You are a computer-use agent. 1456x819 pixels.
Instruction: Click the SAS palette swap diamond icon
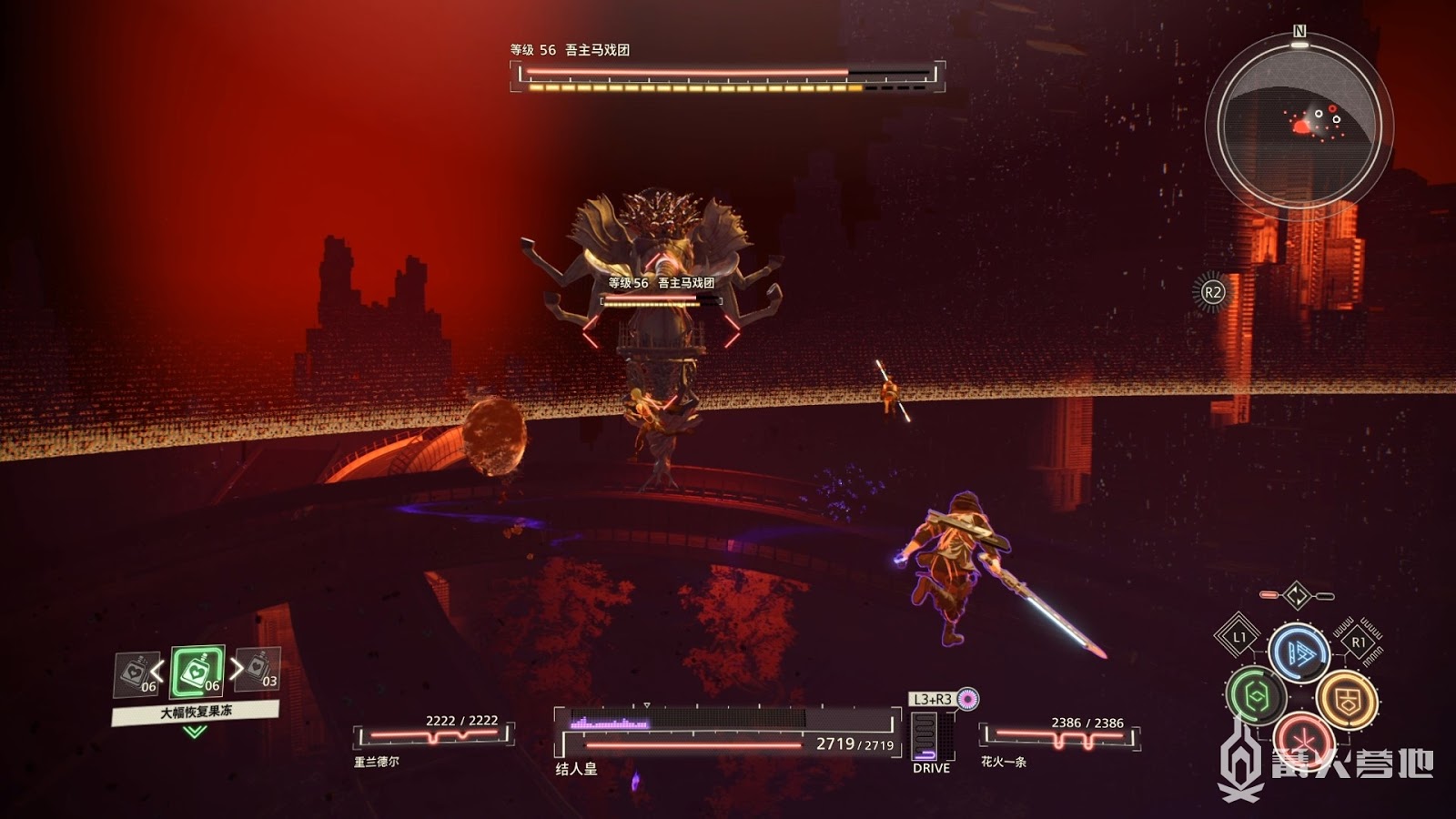coord(1297,596)
